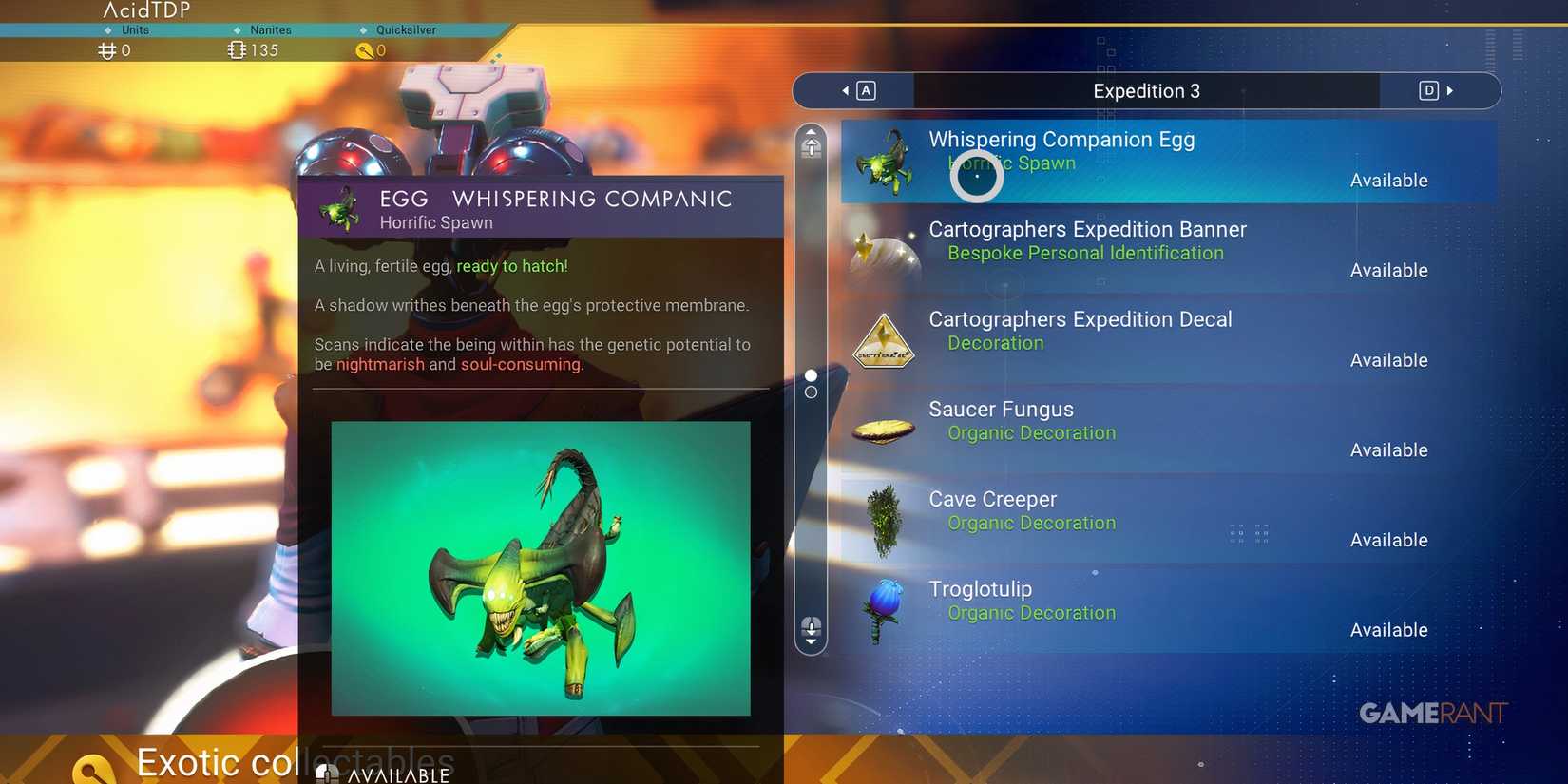
Task: Select the second page indicator dot
Action: point(811,392)
